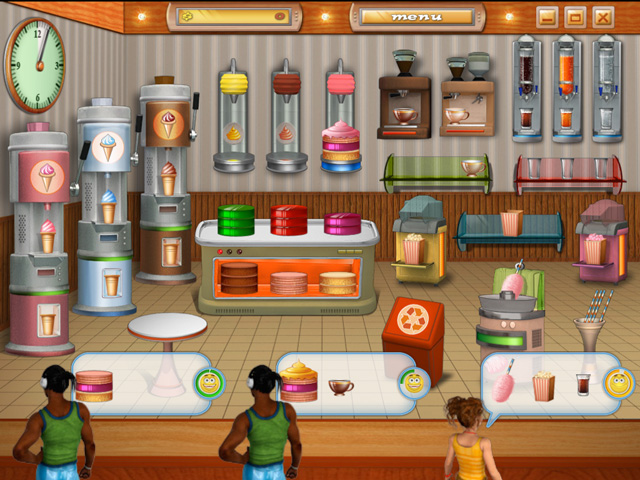
Task: Open the game menu
Action: point(417,17)
